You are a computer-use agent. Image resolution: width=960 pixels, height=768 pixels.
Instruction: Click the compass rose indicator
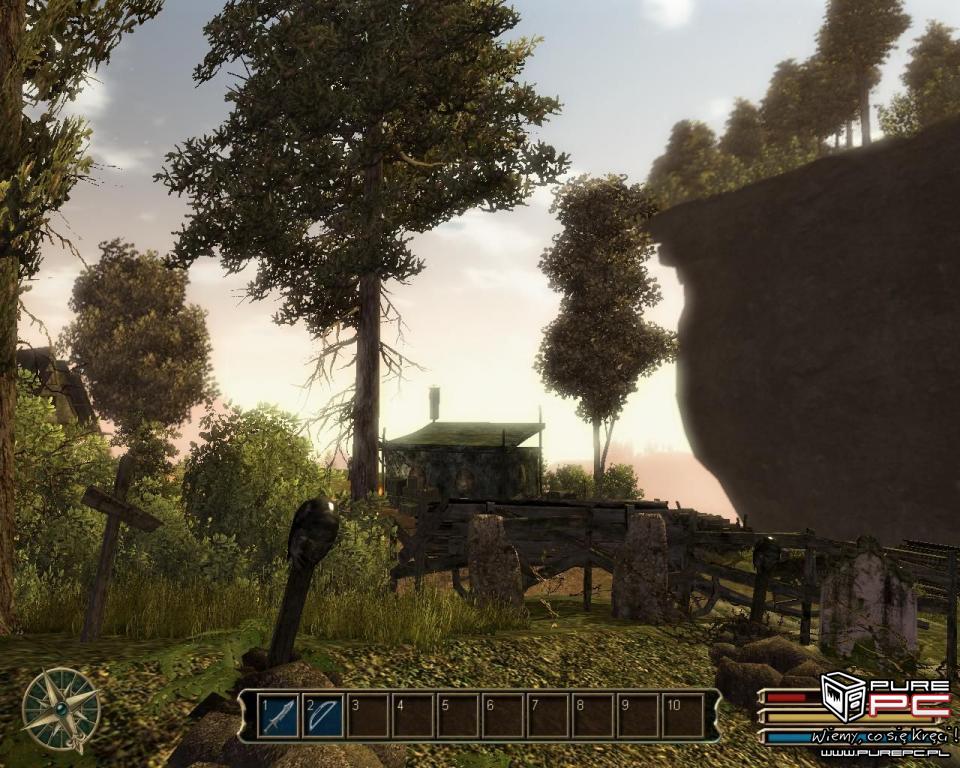point(61,709)
